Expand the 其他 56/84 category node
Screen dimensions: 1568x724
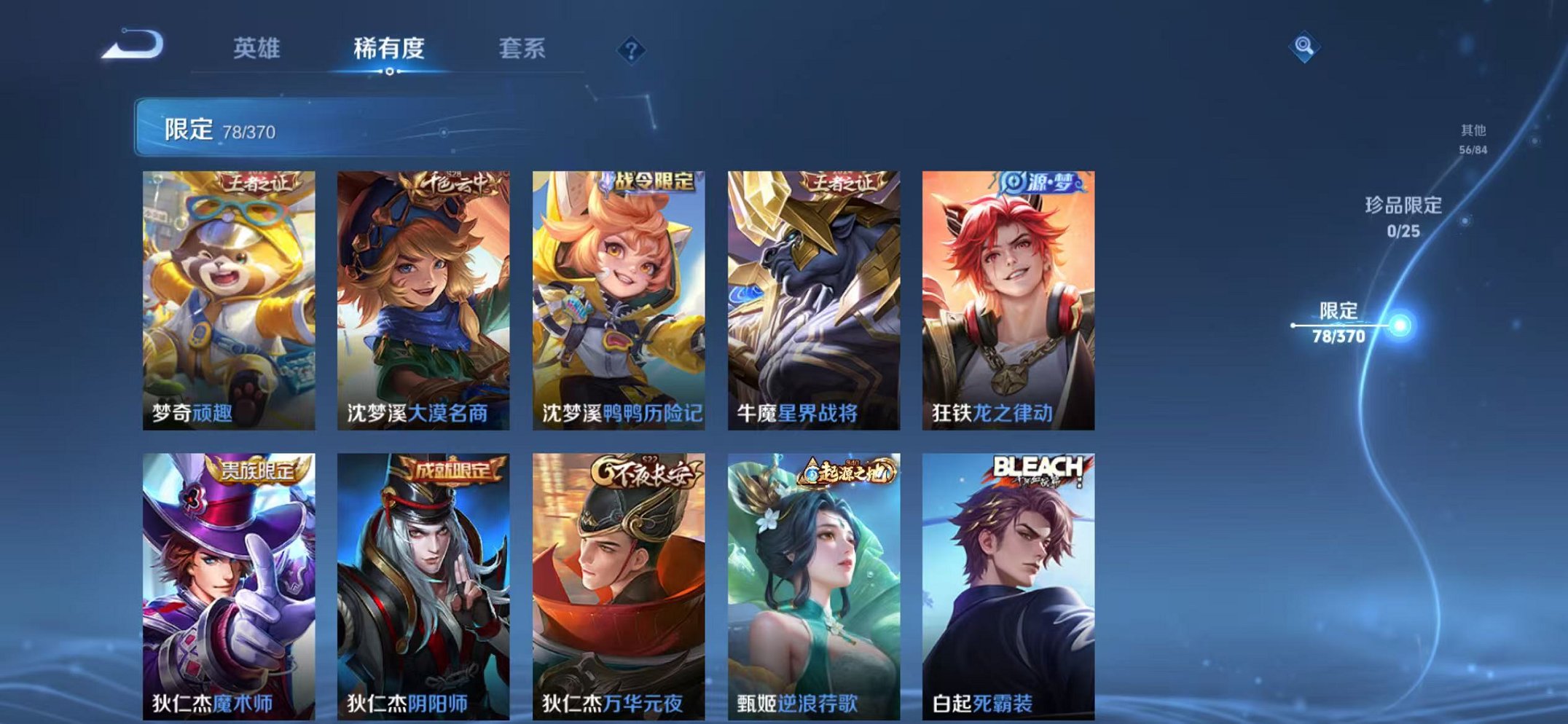[x=1473, y=138]
